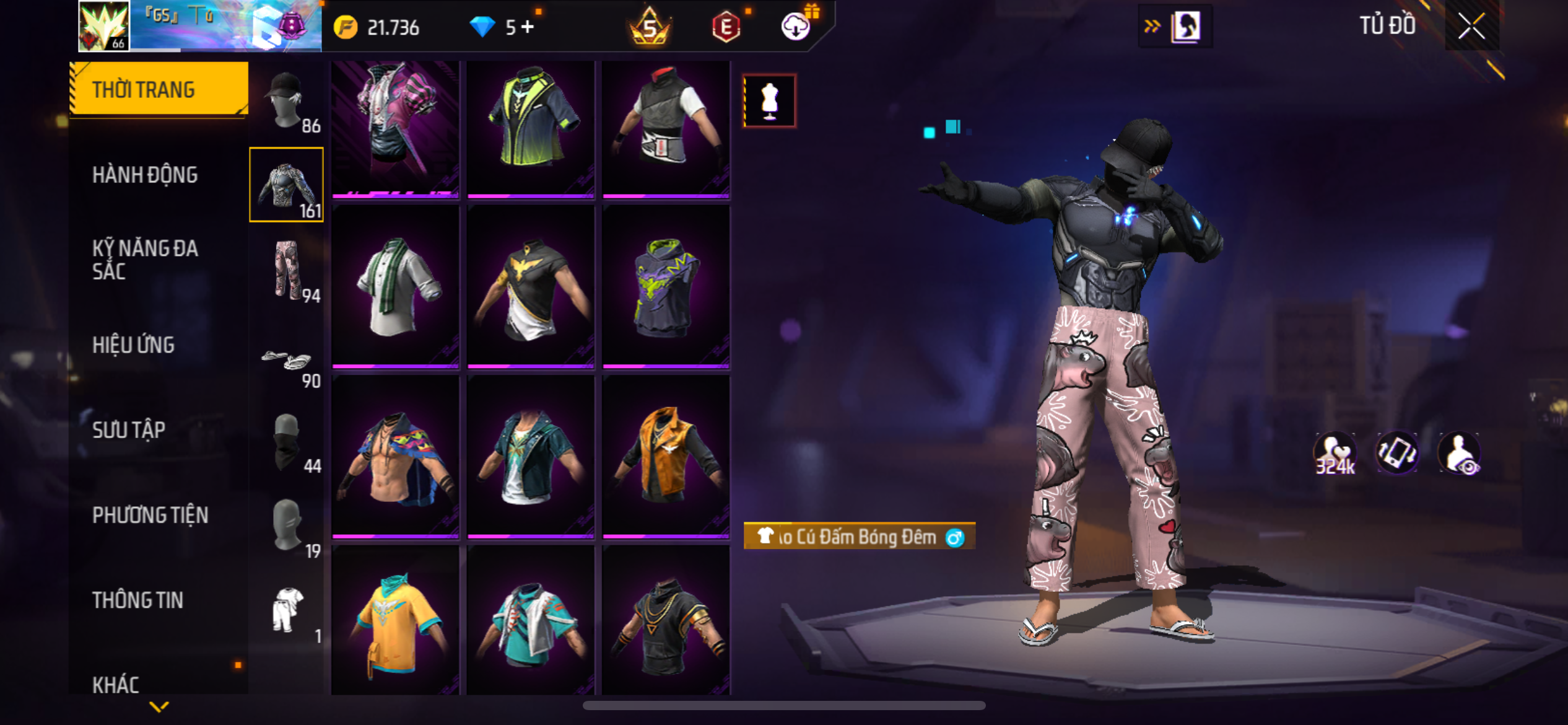
Task: Show the HIỆU ỨNG category
Action: pos(133,345)
